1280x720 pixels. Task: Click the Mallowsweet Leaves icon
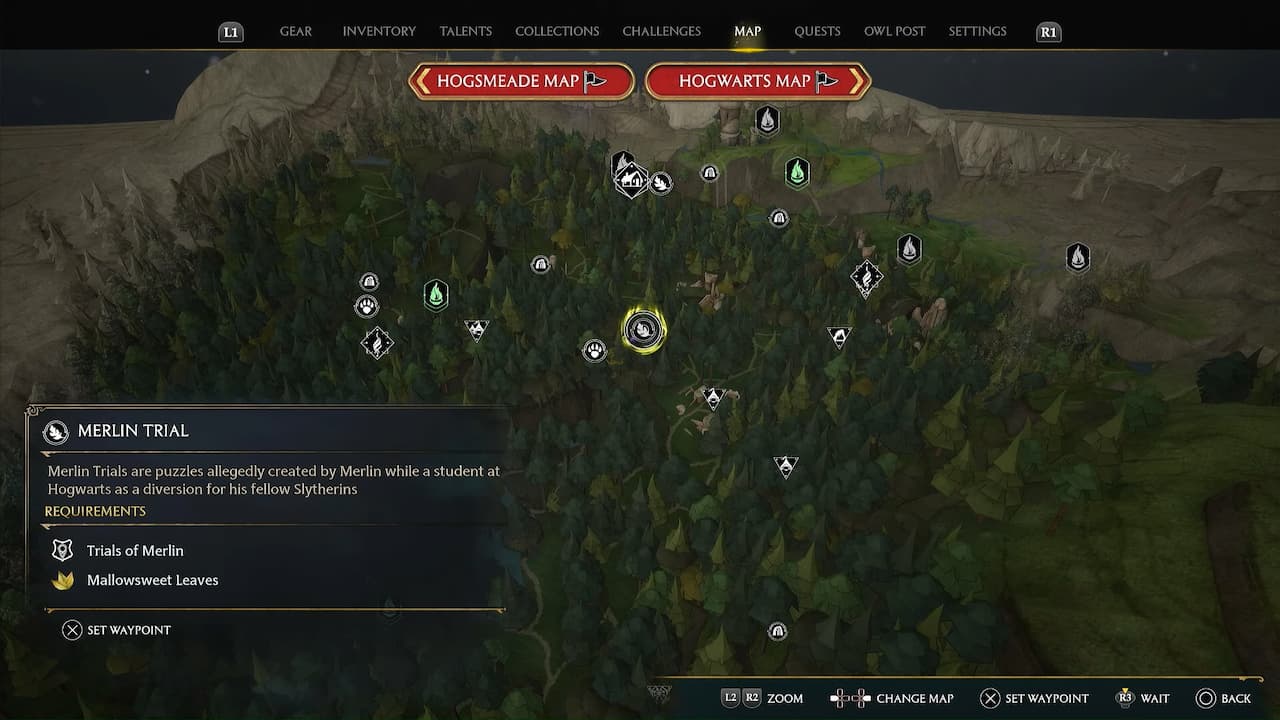[x=62, y=580]
